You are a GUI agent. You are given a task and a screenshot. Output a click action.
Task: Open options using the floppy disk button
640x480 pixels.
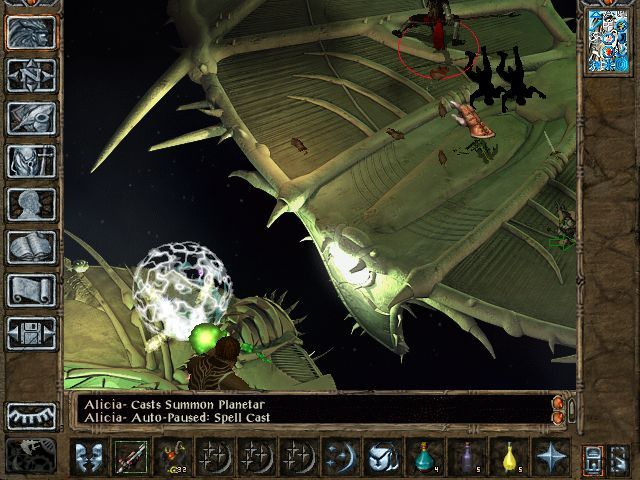point(31,333)
